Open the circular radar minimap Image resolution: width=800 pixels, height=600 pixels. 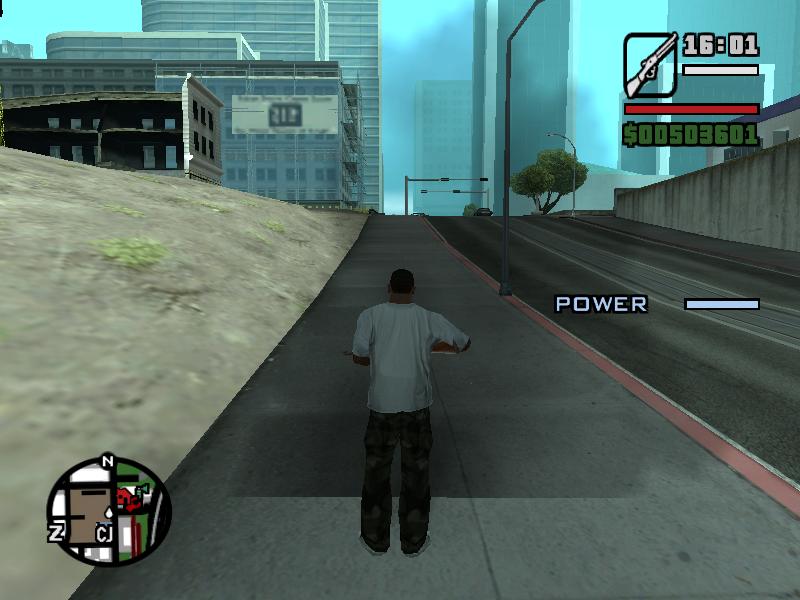[x=109, y=512]
